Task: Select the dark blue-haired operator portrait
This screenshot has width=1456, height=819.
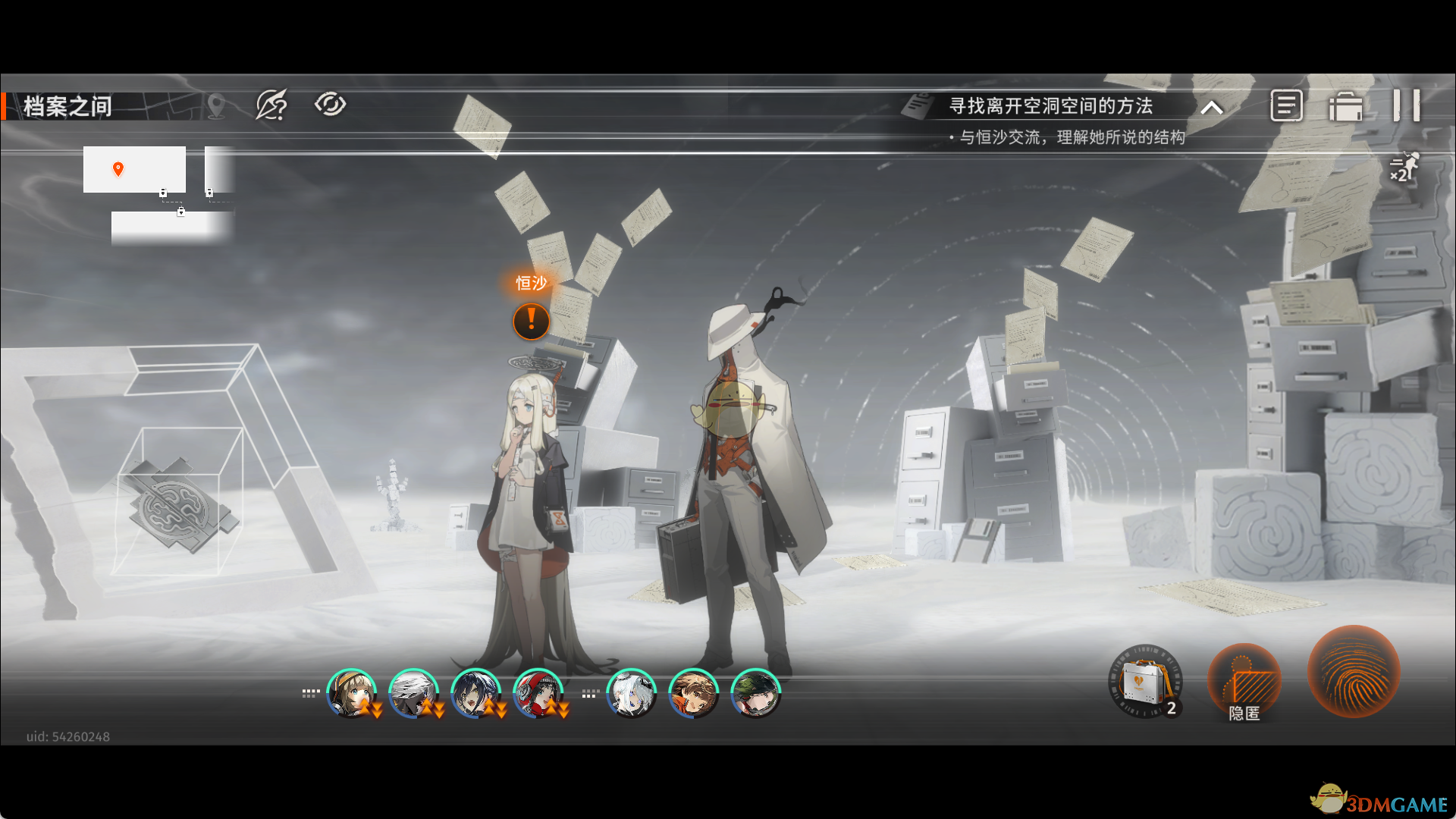Action: coord(475,692)
